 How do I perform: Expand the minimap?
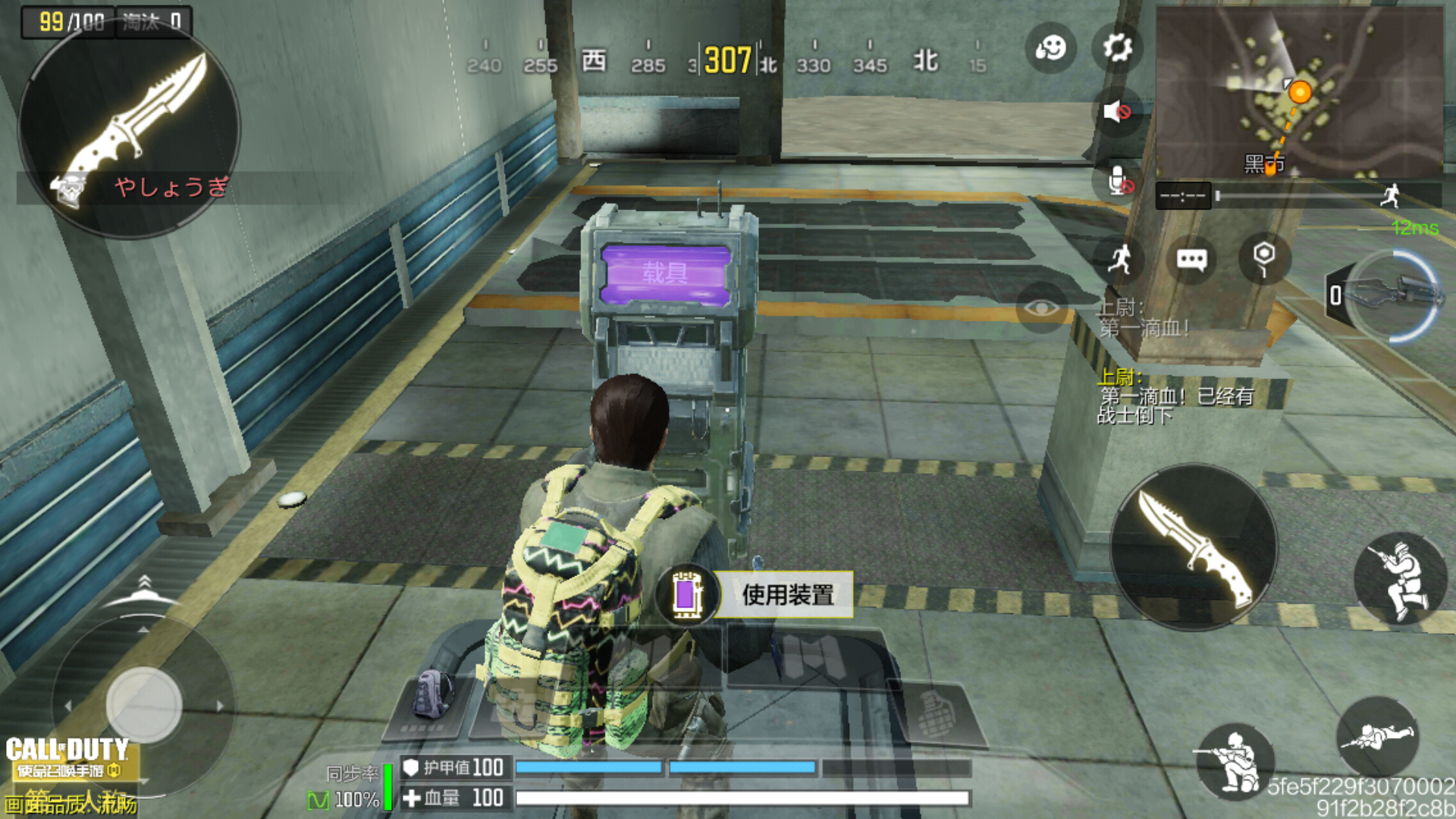pos(1298,93)
